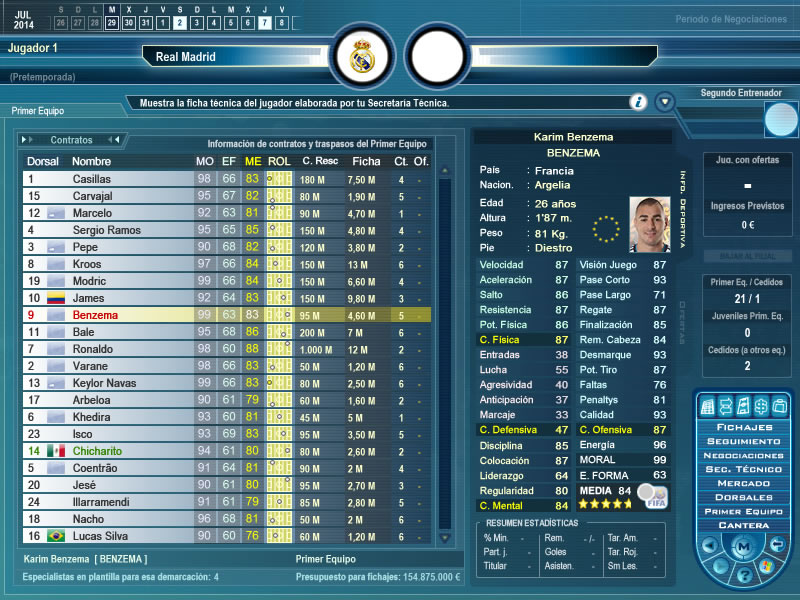Select Sec. Técnico menu entry

[743, 469]
